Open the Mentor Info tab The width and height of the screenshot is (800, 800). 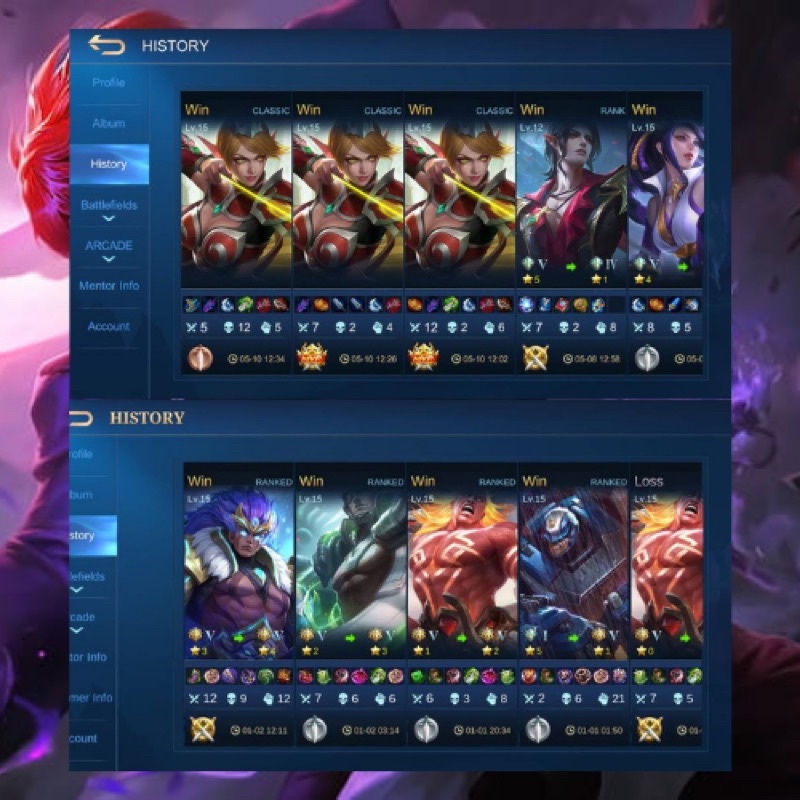click(x=109, y=286)
